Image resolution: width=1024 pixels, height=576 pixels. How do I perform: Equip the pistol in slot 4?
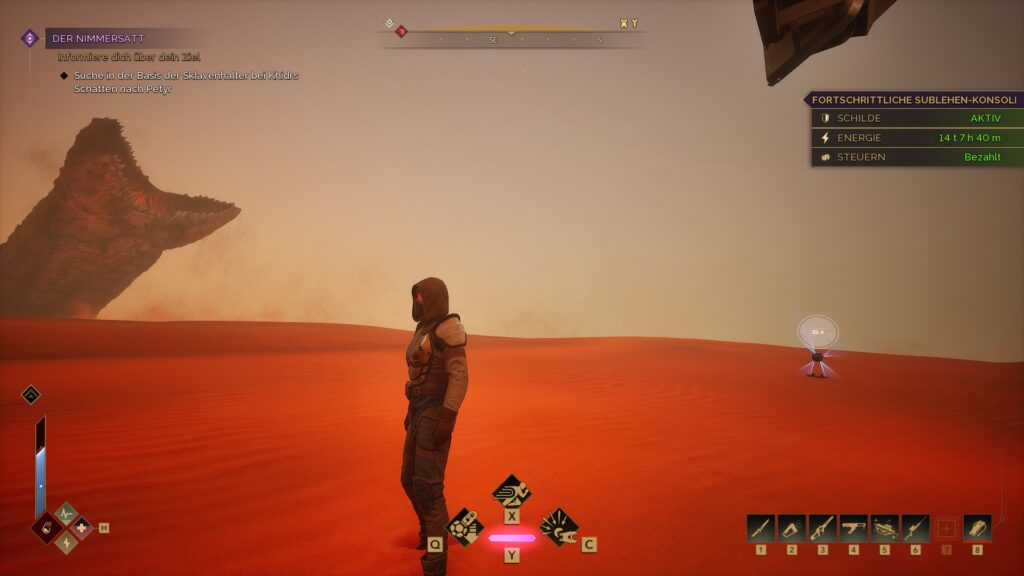click(854, 528)
